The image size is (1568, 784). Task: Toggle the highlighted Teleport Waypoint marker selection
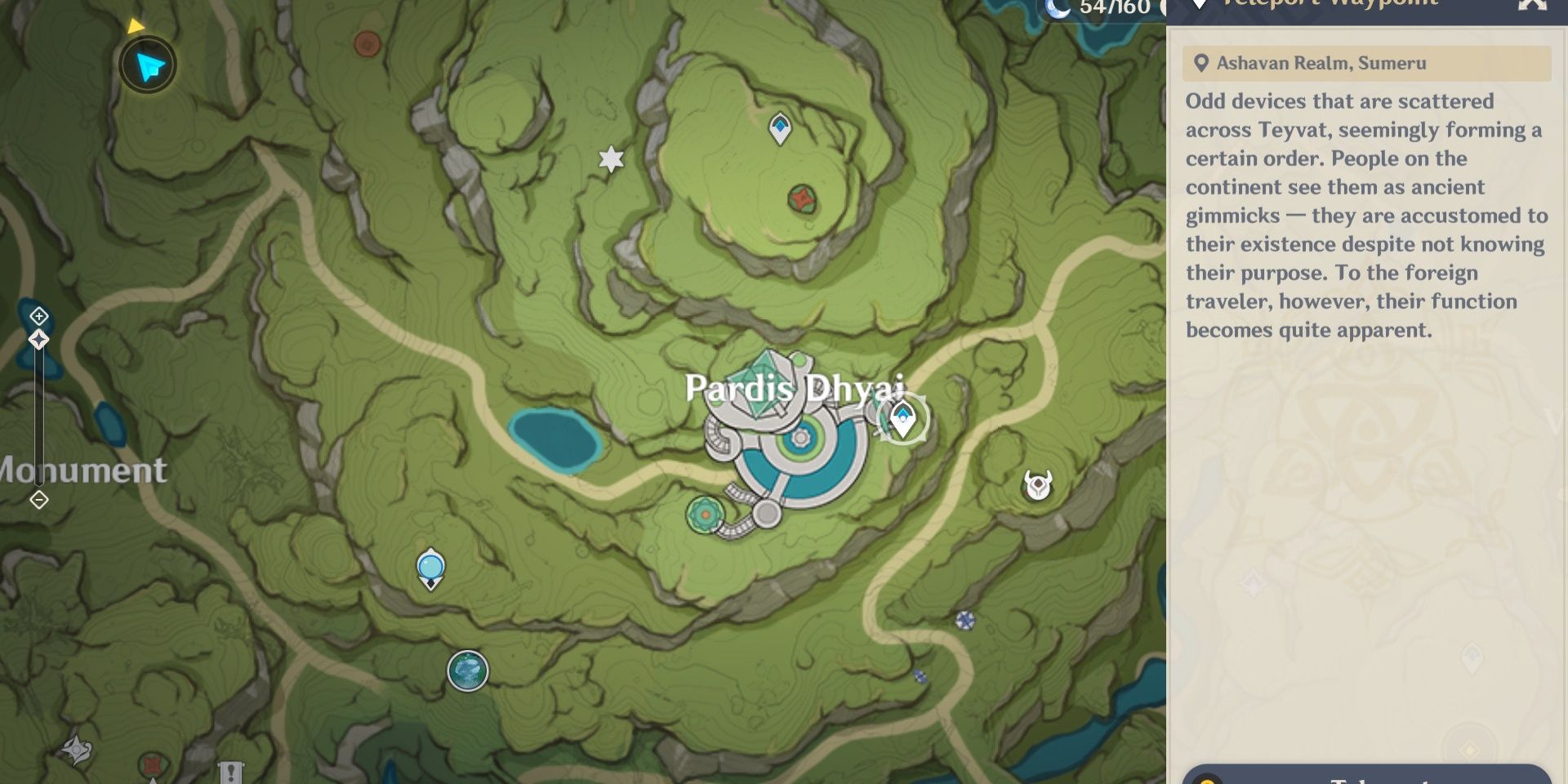(902, 419)
